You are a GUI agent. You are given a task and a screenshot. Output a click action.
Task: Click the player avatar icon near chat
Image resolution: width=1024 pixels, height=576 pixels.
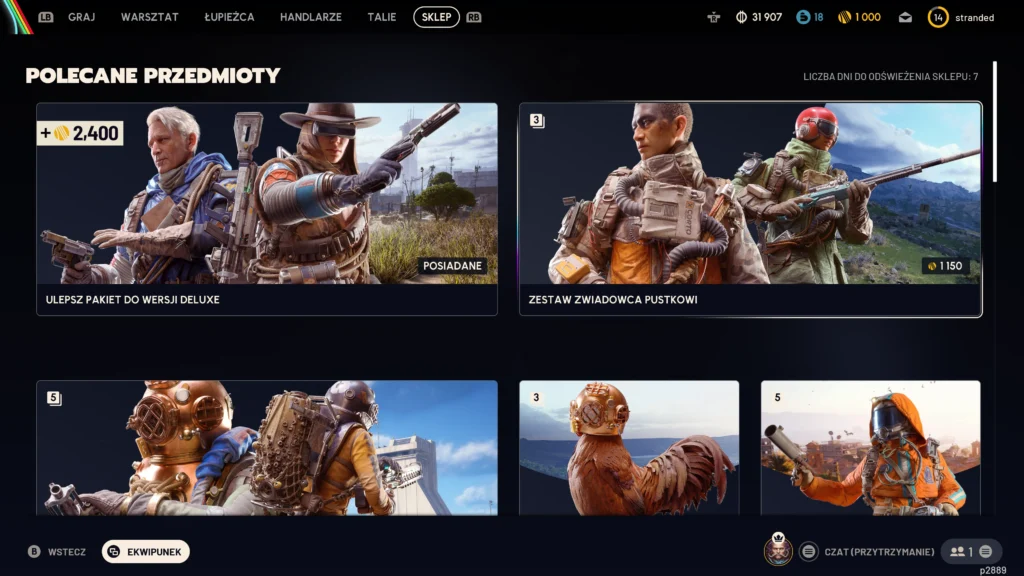click(x=779, y=551)
